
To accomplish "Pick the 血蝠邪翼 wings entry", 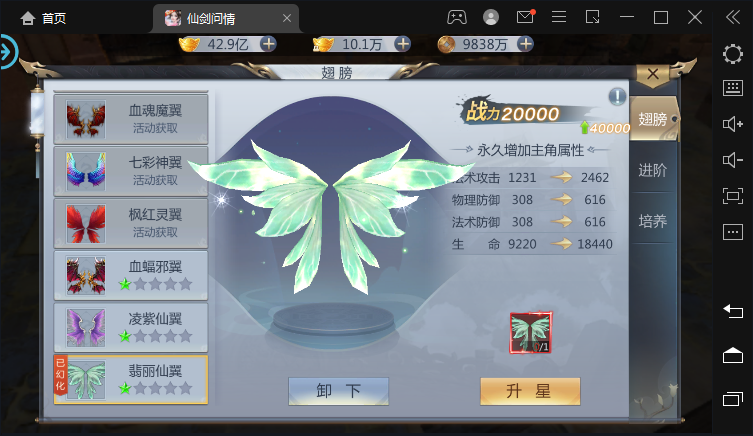I will pos(131,275).
